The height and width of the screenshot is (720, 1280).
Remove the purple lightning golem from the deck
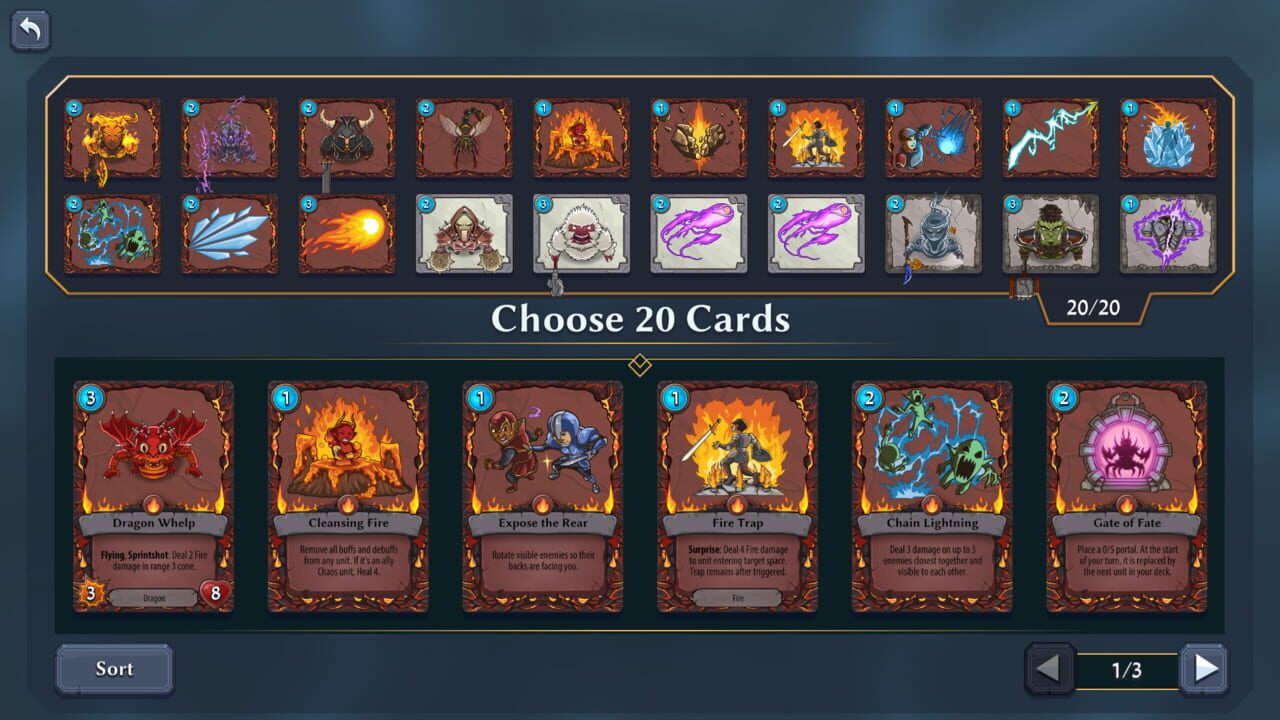coord(230,137)
